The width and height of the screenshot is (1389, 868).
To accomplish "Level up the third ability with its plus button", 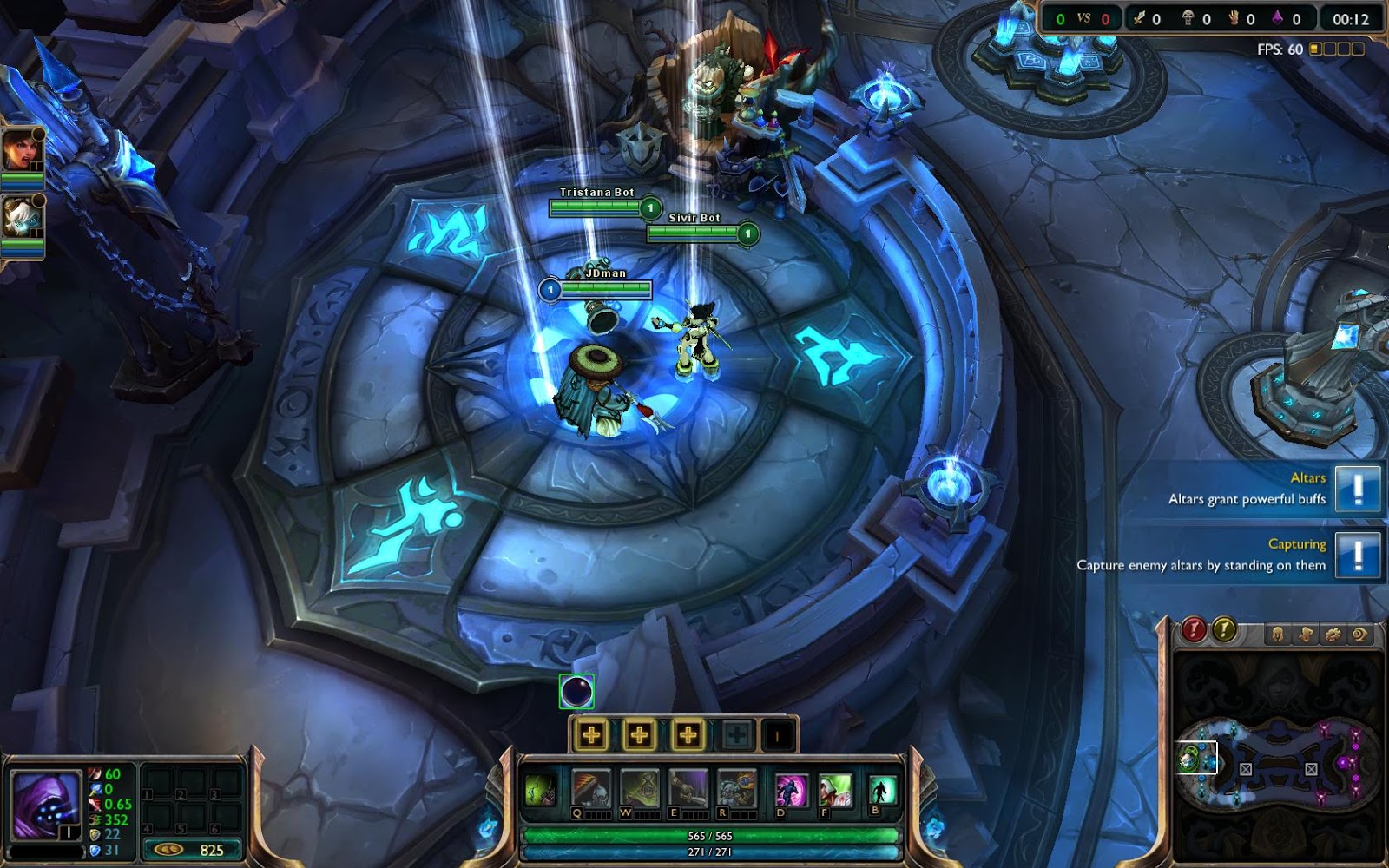I will pos(687,735).
